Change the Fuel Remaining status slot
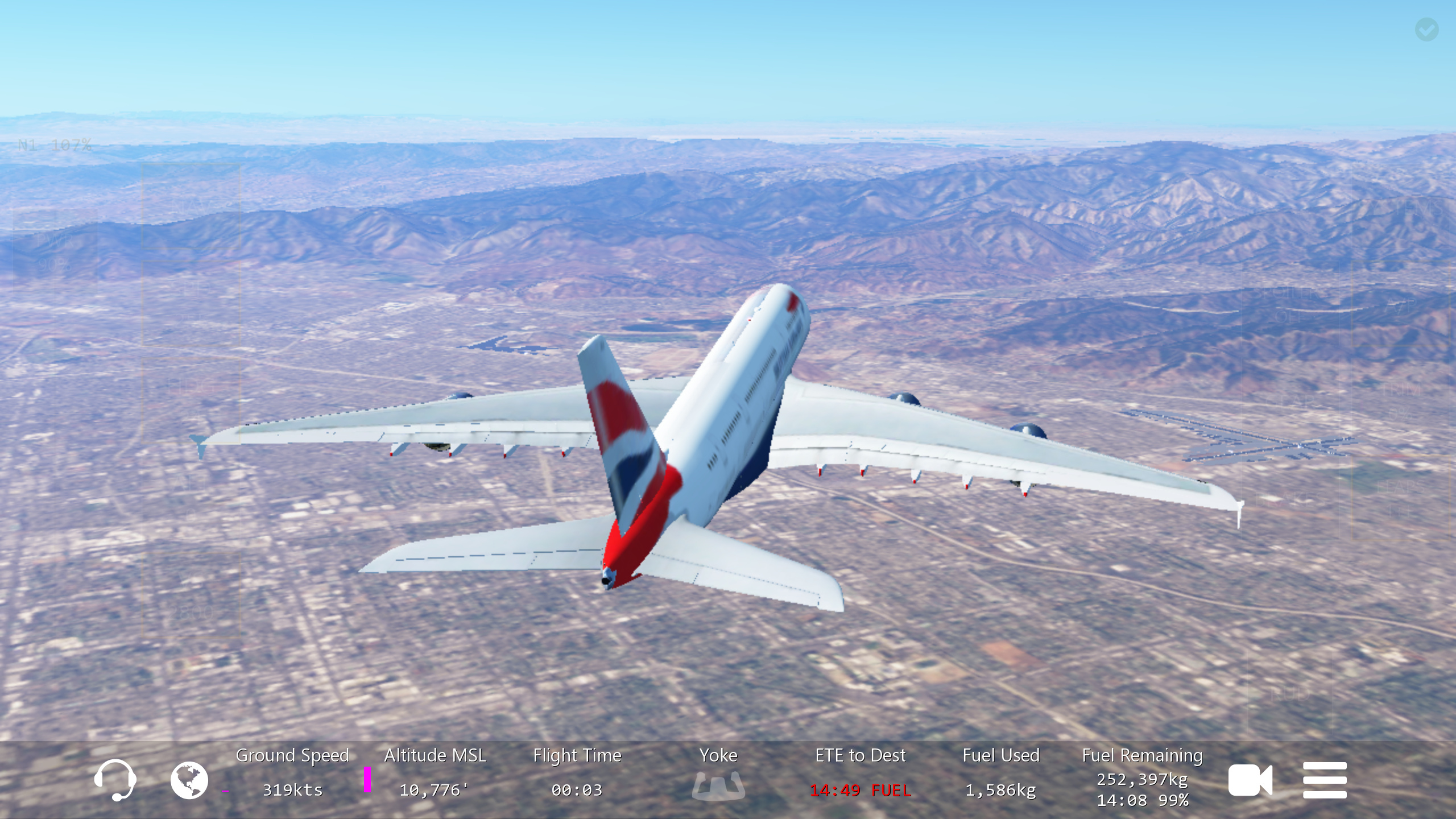Image resolution: width=1456 pixels, height=819 pixels. click(x=1142, y=776)
